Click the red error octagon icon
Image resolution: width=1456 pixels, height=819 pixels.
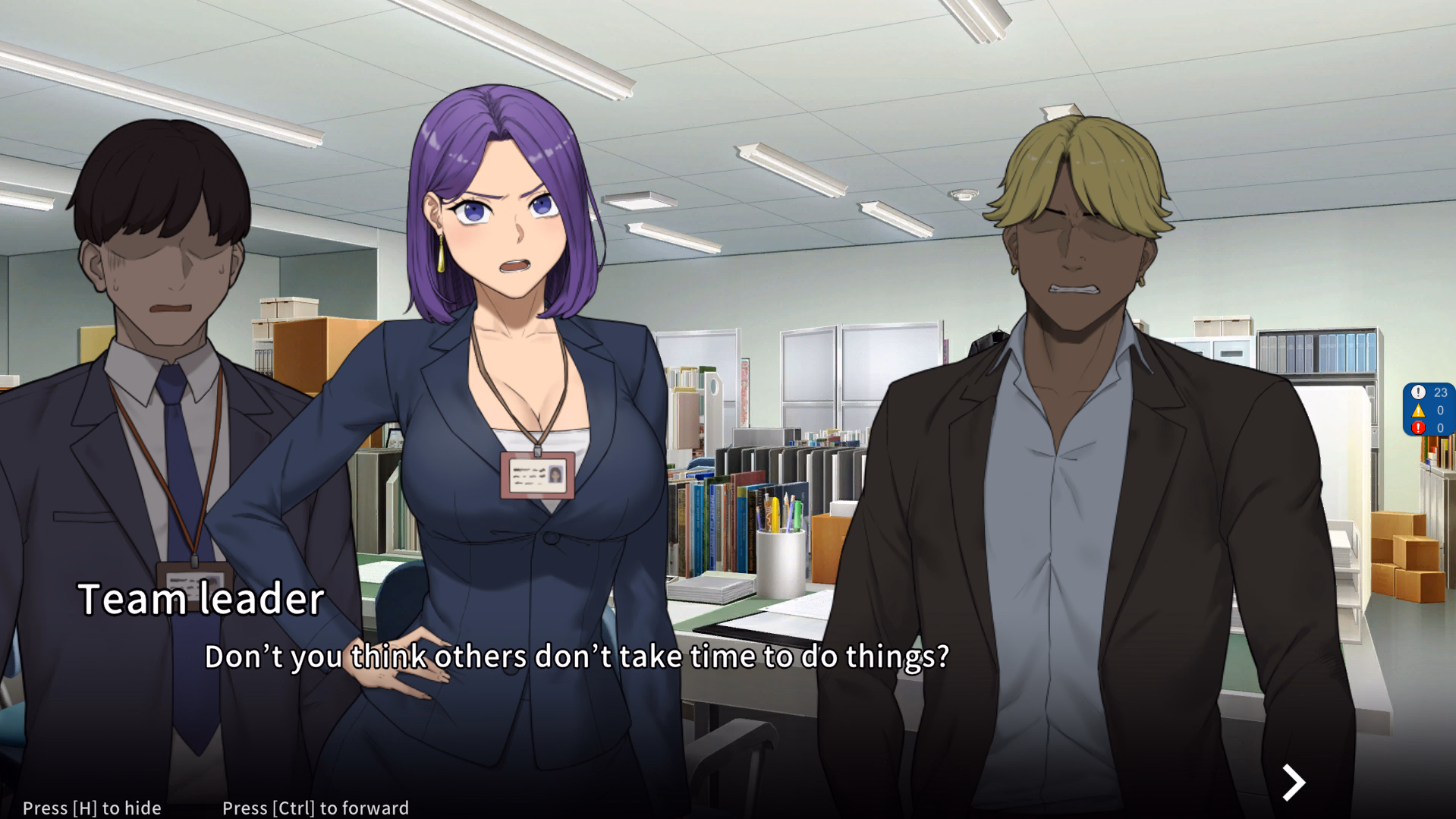[x=1419, y=427]
